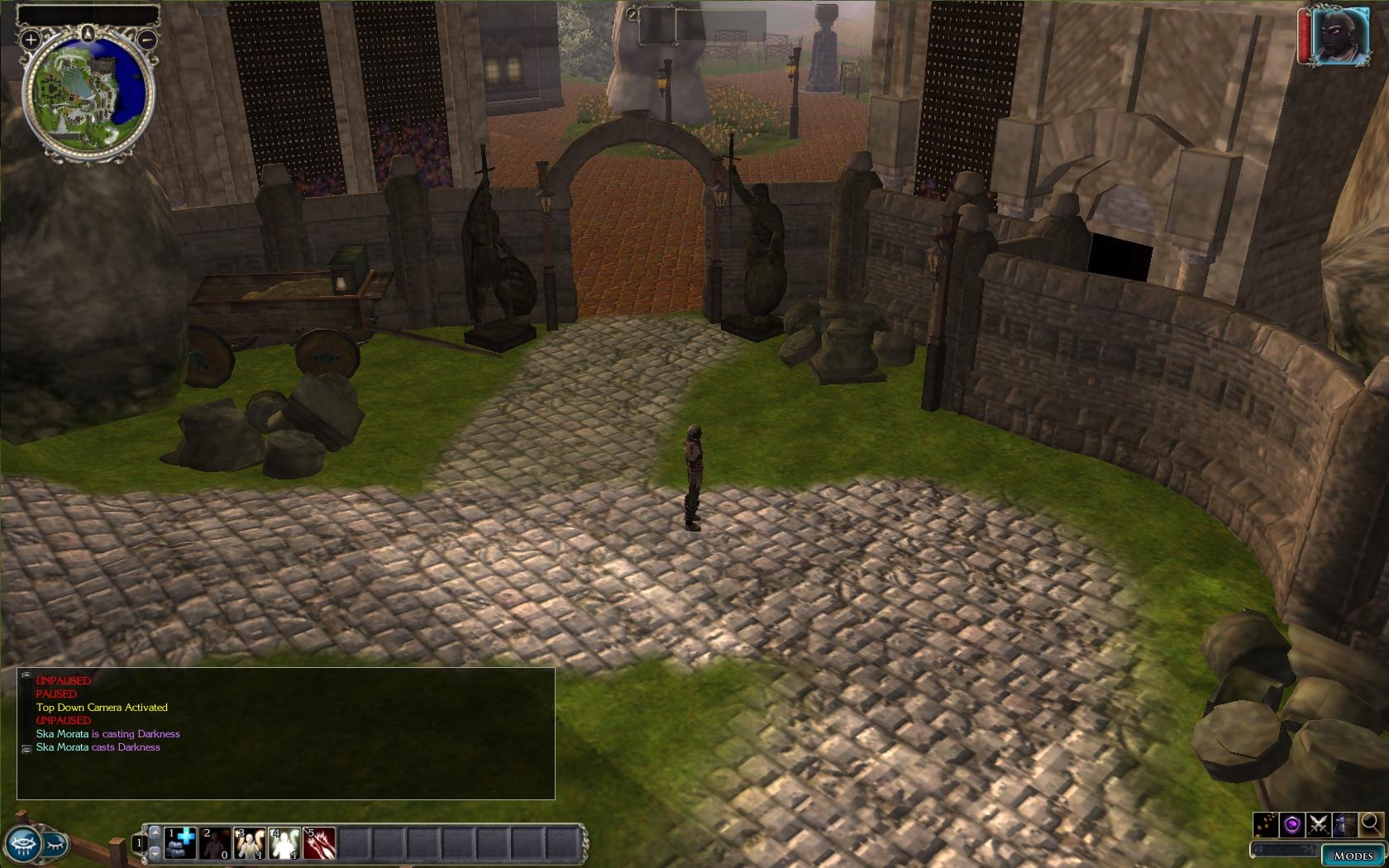
Task: Click inside the chat log window
Action: [285, 733]
